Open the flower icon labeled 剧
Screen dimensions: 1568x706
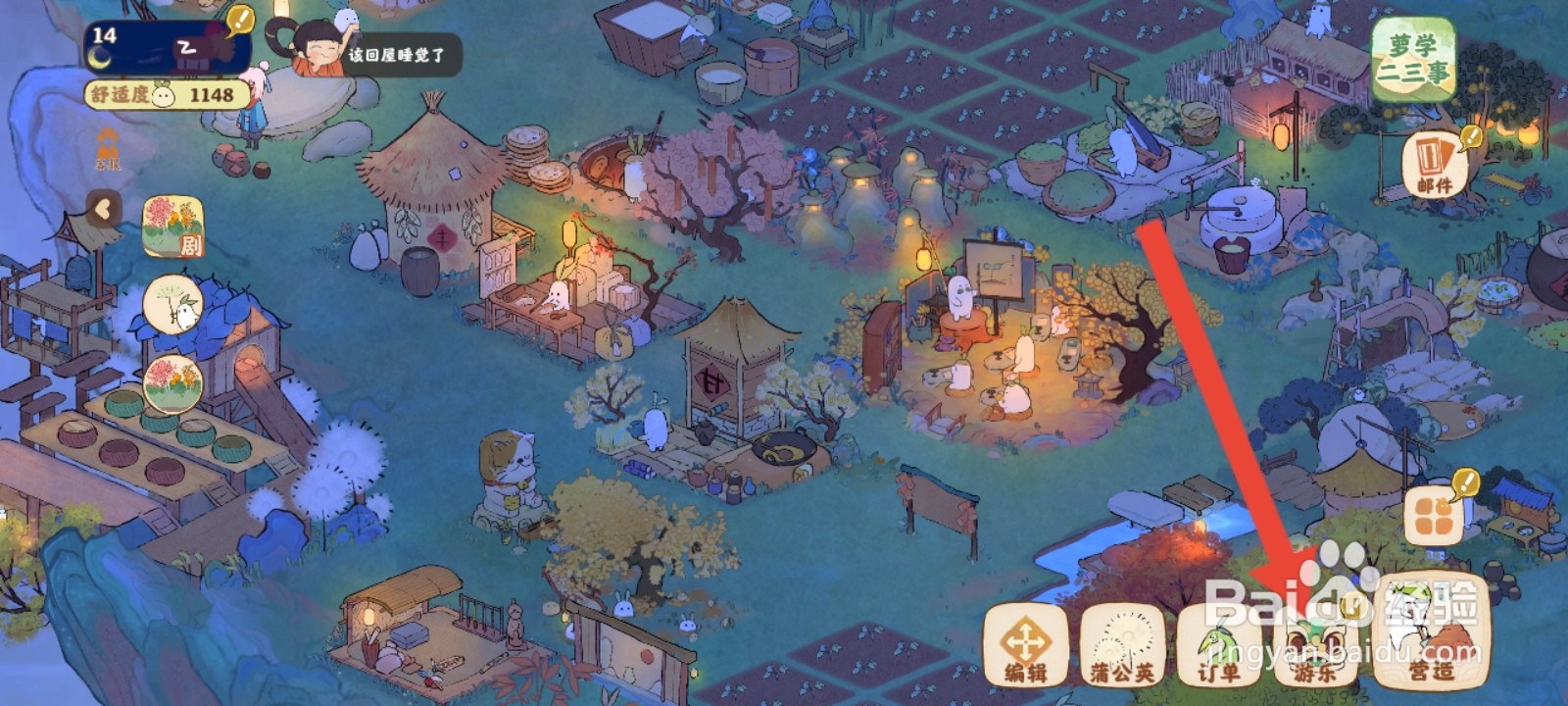point(173,227)
